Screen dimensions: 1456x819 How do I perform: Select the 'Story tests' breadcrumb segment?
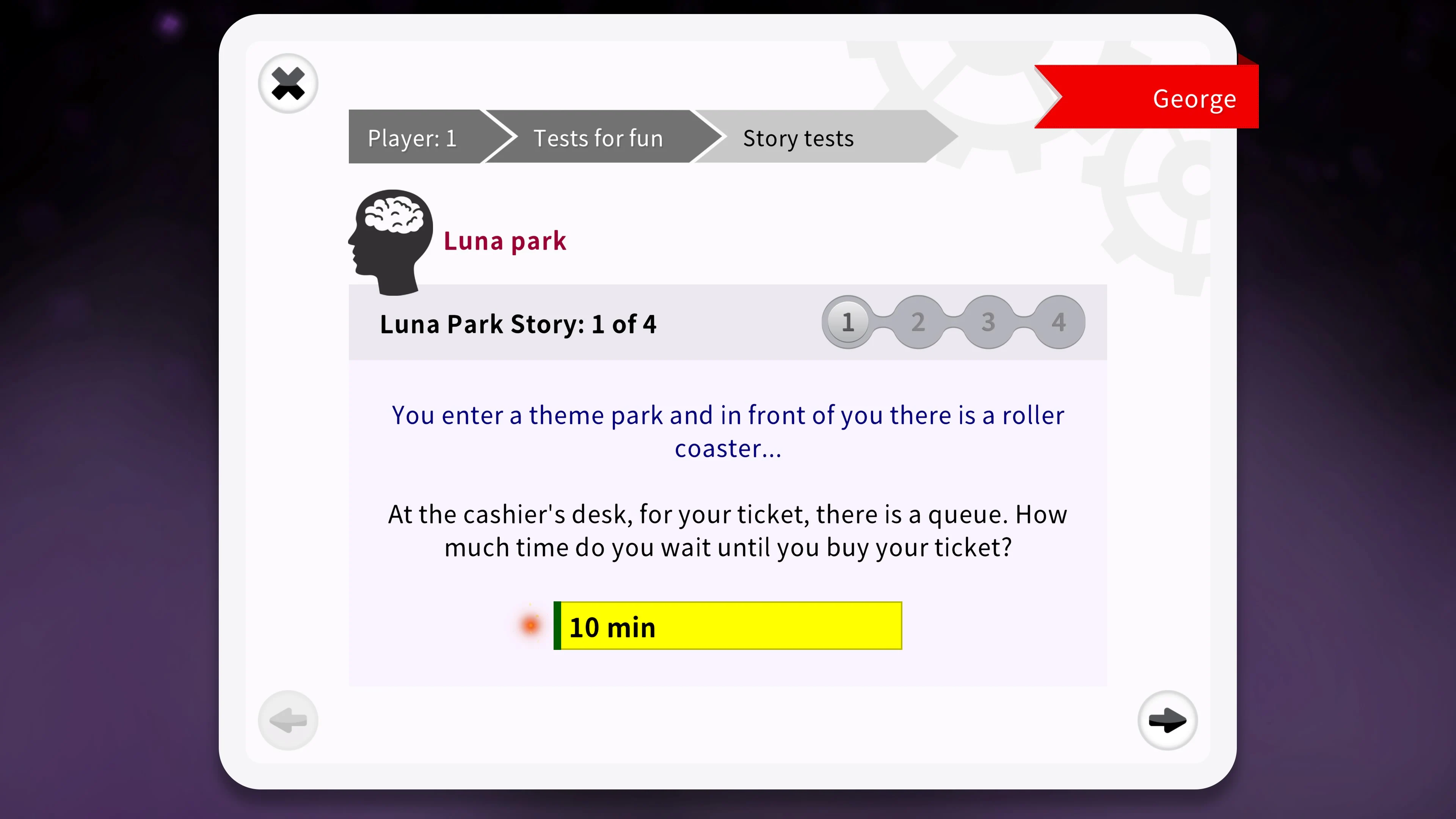click(797, 137)
